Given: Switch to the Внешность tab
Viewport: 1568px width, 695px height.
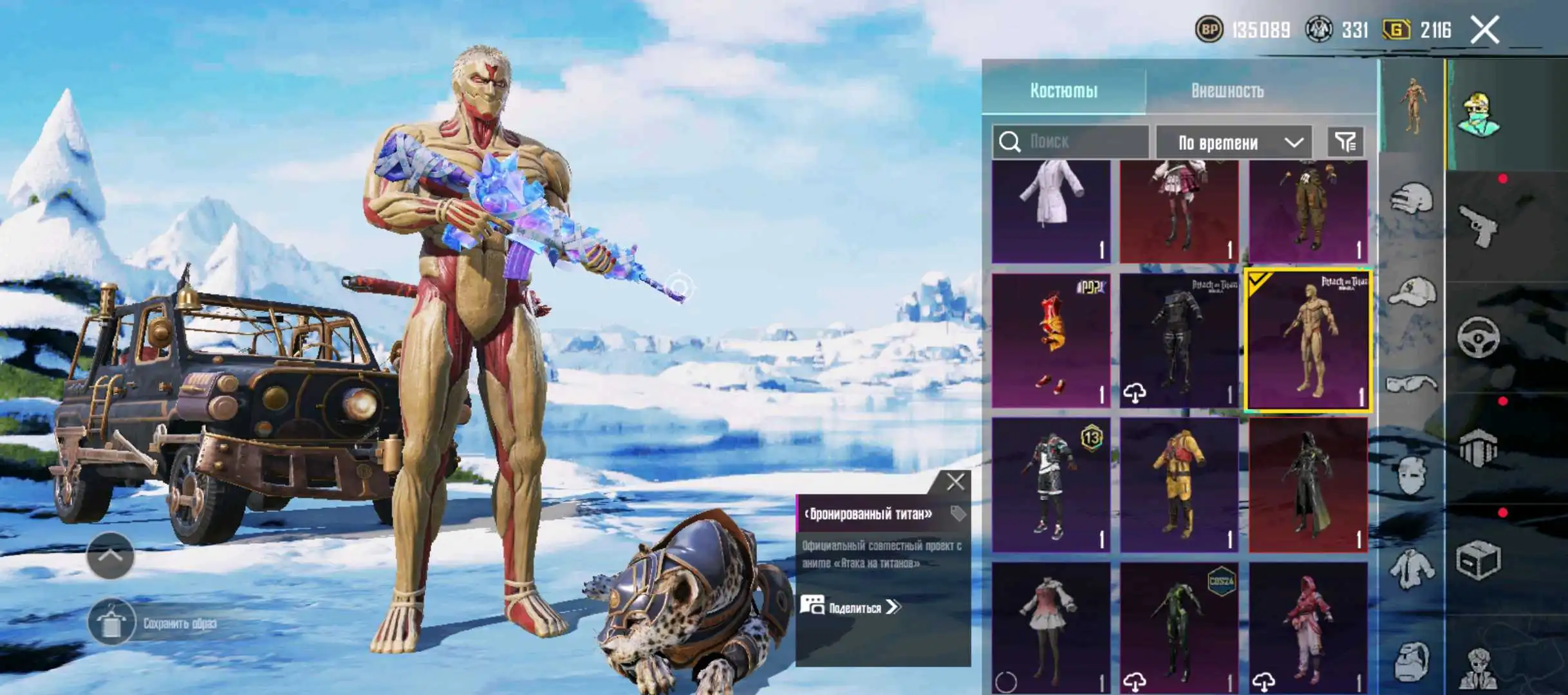Looking at the screenshot, I should pos(1227,91).
